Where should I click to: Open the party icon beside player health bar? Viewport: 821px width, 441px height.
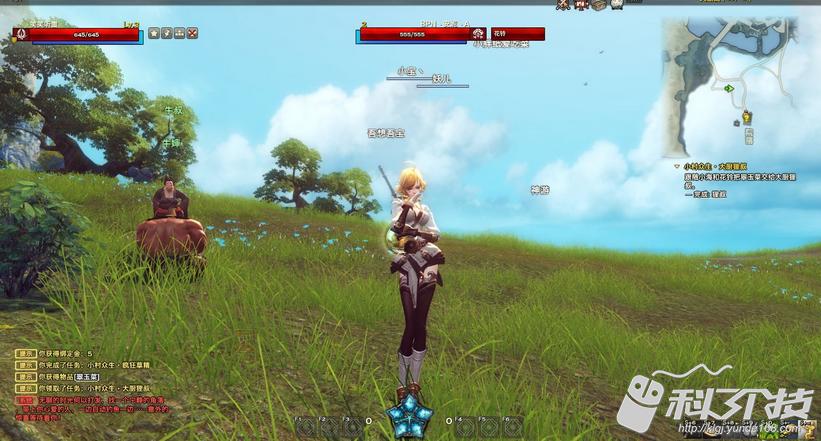(x=179, y=33)
